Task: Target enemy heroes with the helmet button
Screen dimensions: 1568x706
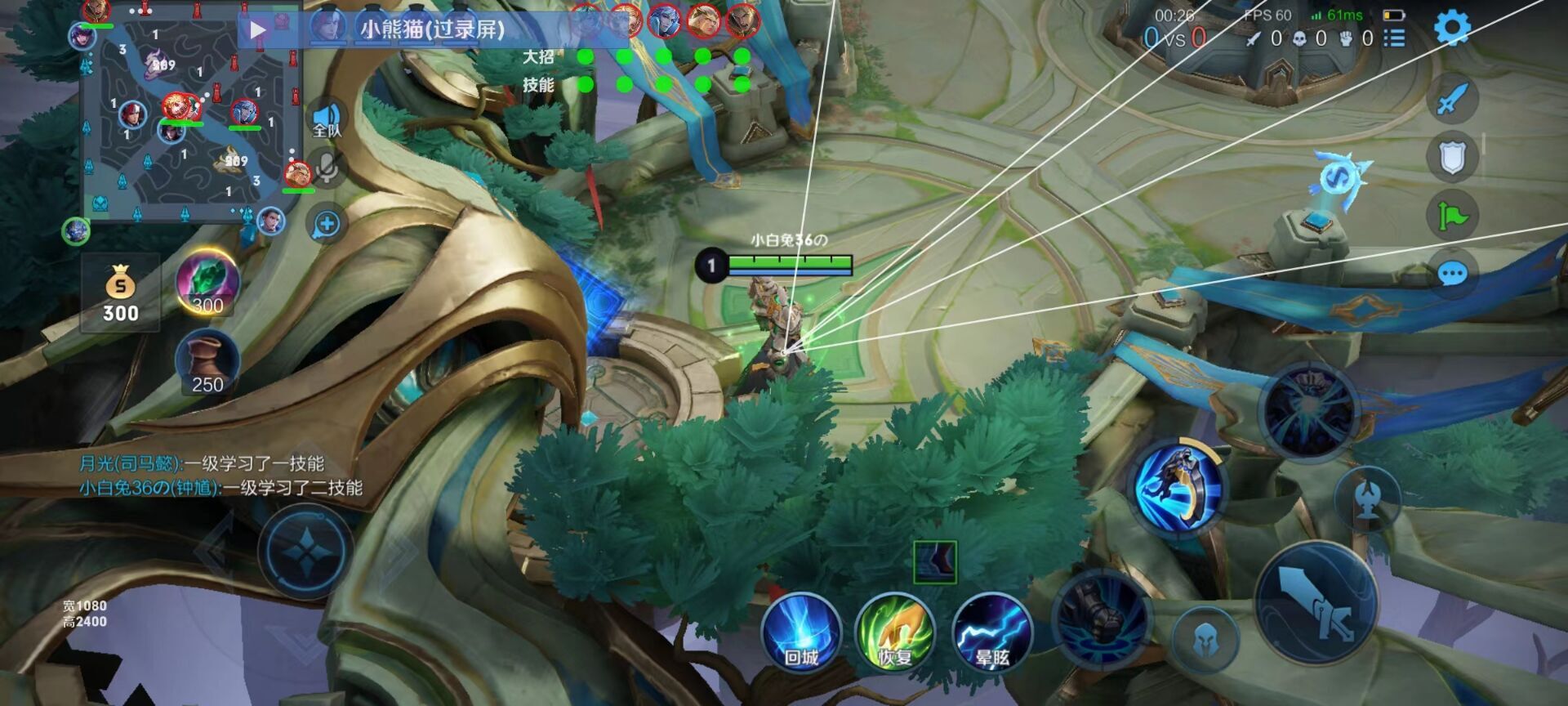Action: point(1205,641)
